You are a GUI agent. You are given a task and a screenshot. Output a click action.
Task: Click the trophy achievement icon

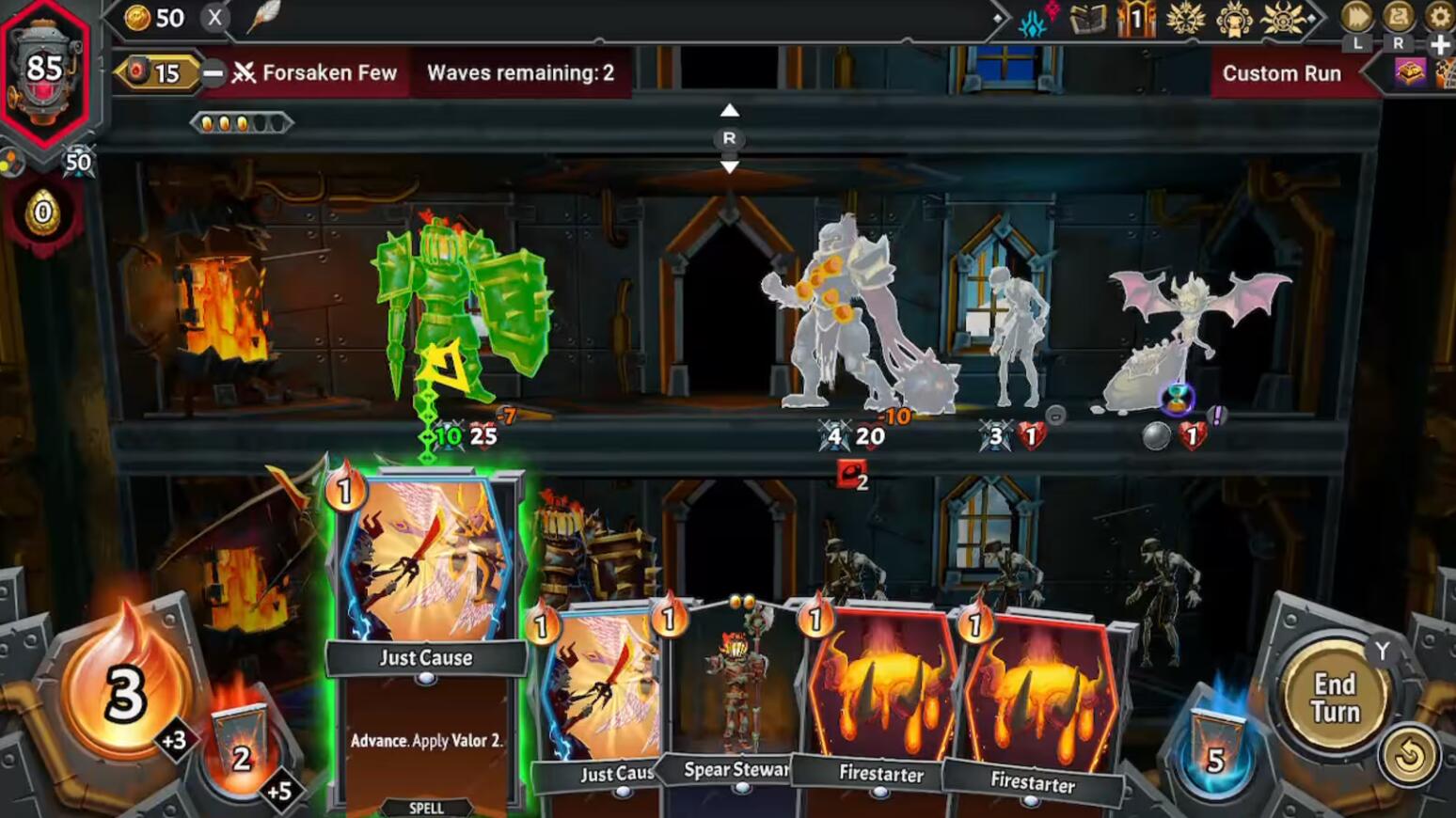point(1235,19)
